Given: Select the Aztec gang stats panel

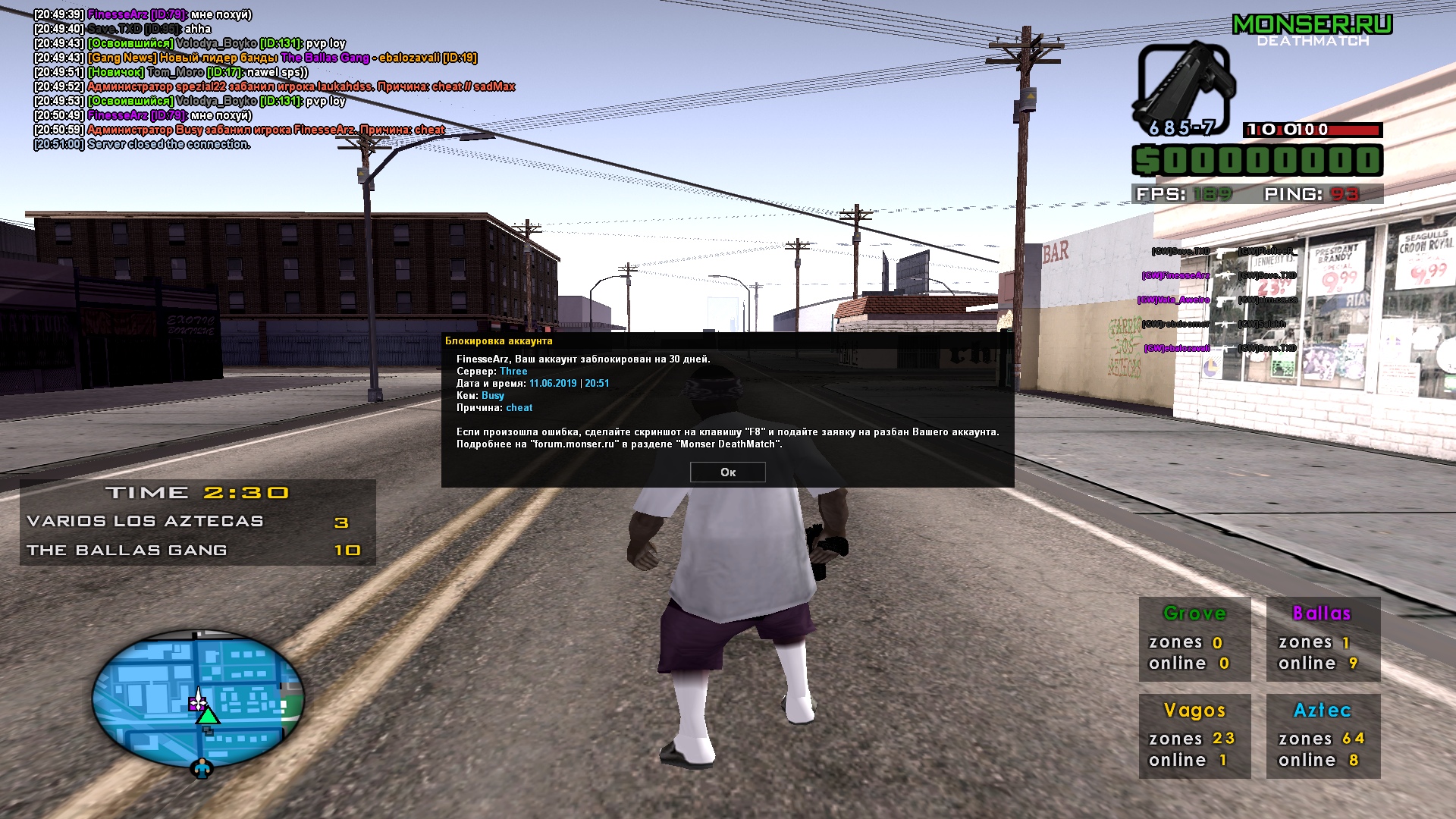Looking at the screenshot, I should pos(1323,736).
